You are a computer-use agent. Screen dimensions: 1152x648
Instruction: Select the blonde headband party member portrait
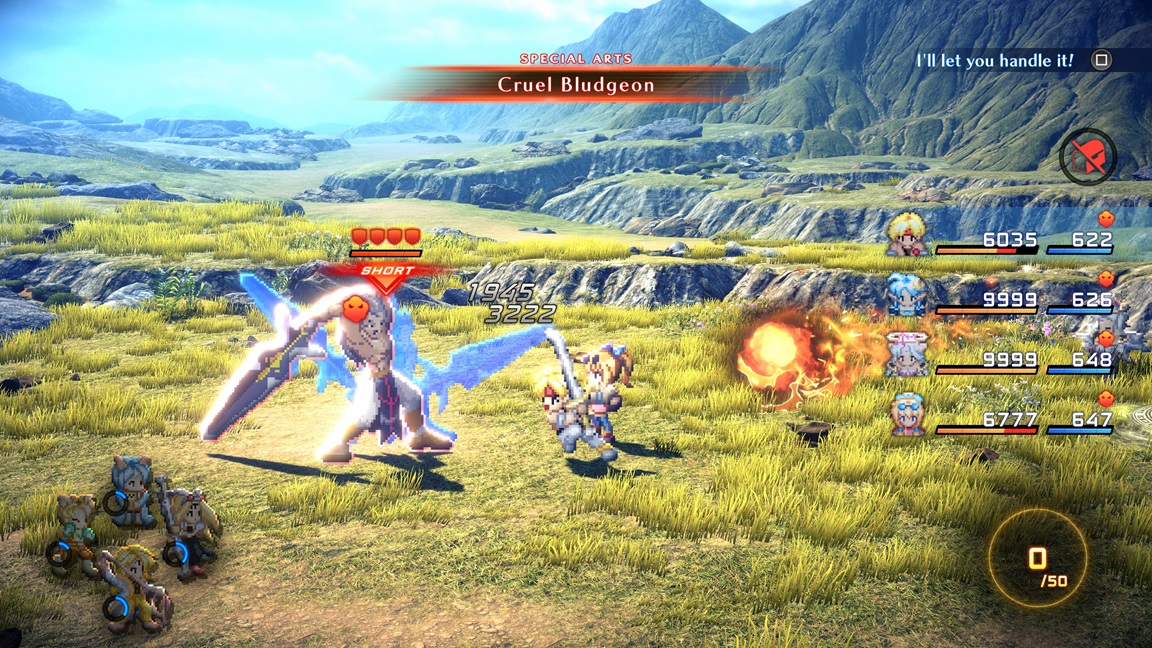pyautogui.click(x=908, y=236)
